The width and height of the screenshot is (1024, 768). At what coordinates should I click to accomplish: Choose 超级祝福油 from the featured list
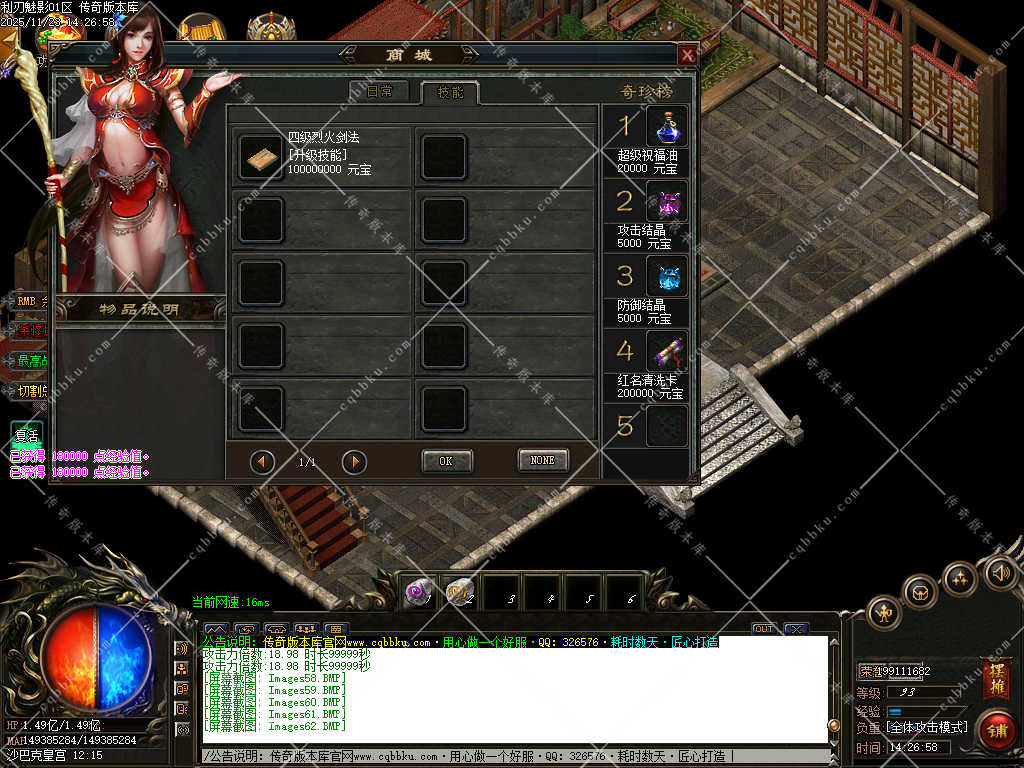tap(666, 127)
